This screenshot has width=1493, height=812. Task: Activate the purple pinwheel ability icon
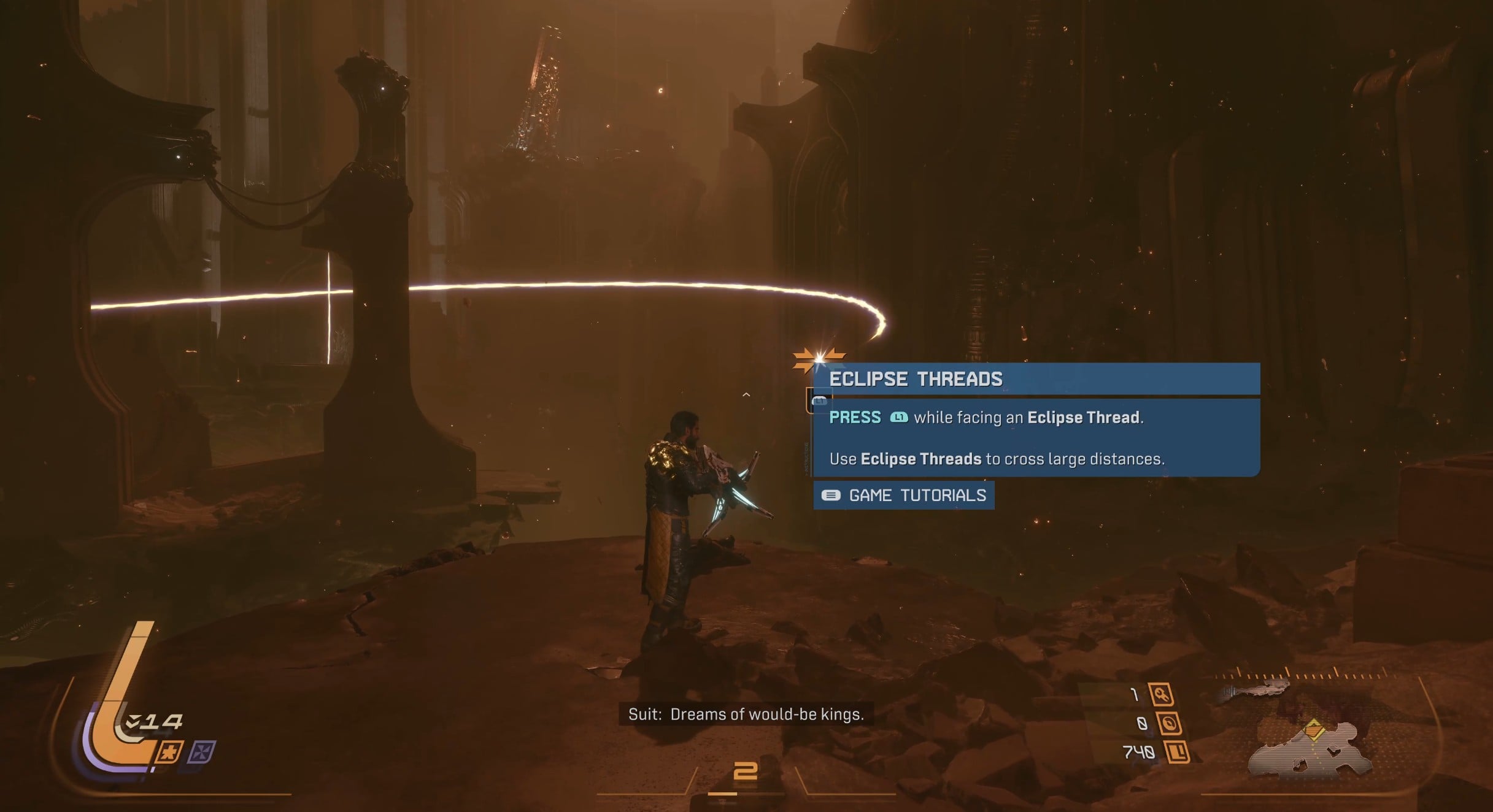click(x=201, y=752)
